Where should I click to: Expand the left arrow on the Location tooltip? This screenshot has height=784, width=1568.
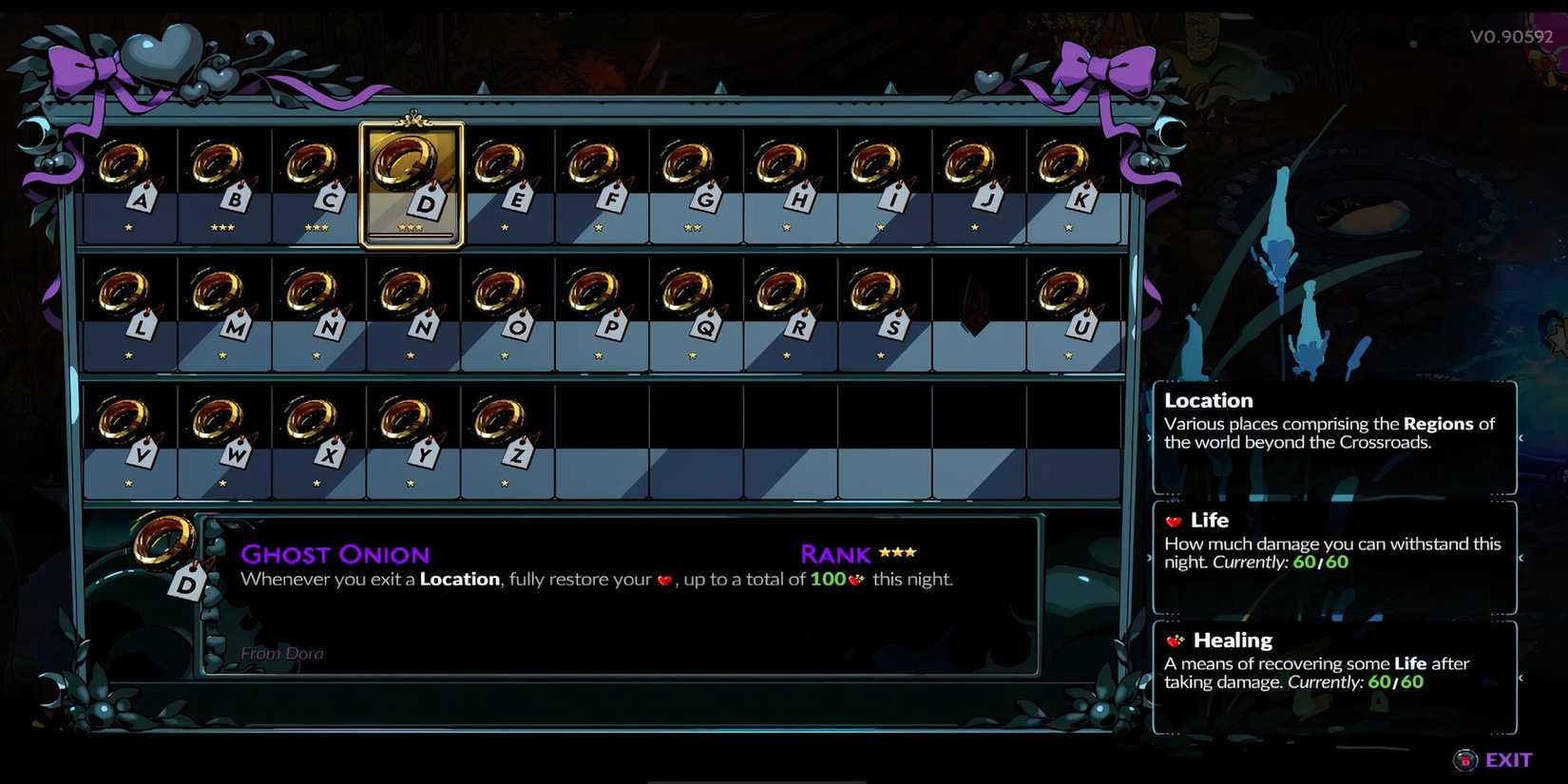click(1152, 438)
